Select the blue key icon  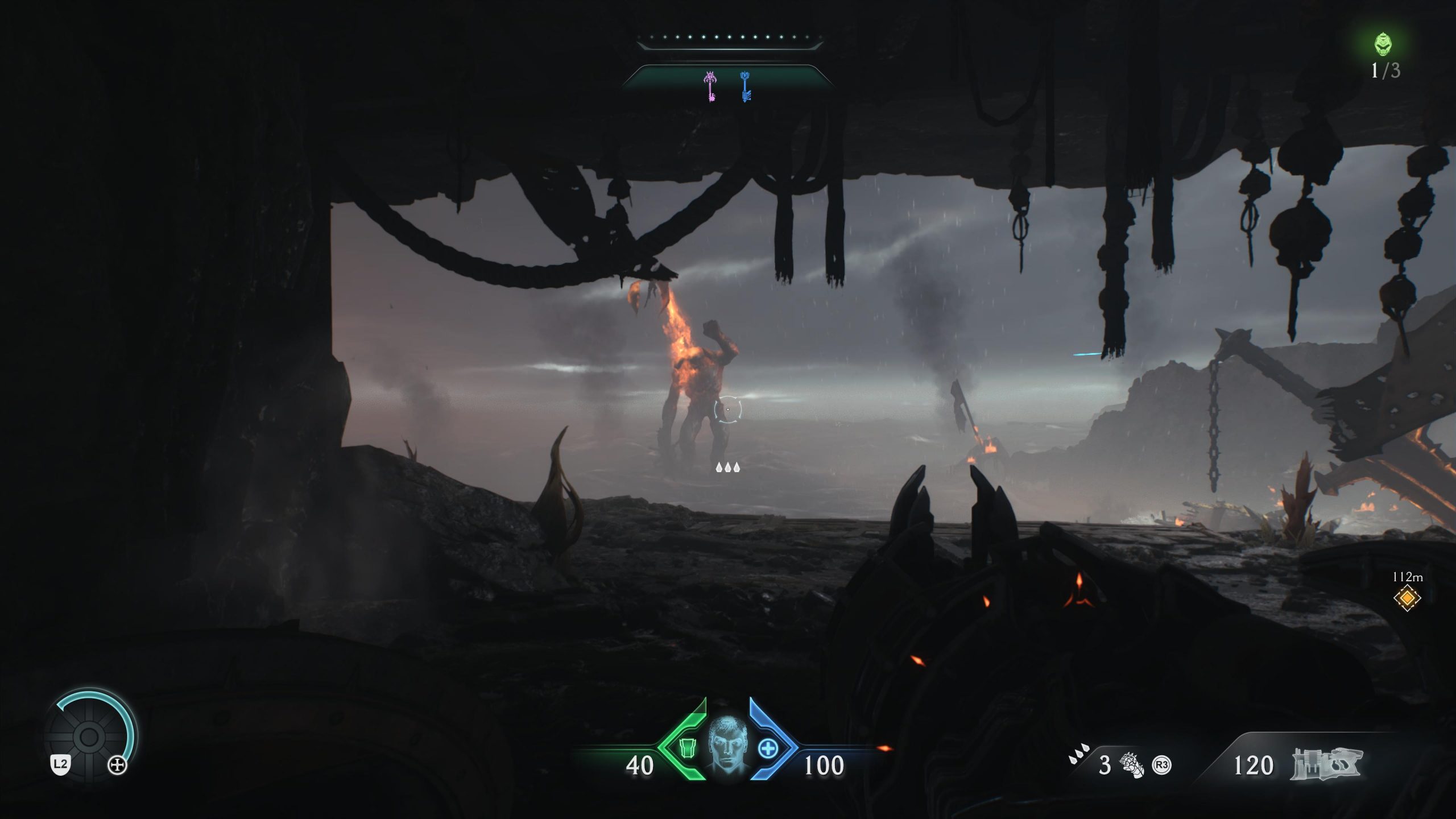pos(745,87)
